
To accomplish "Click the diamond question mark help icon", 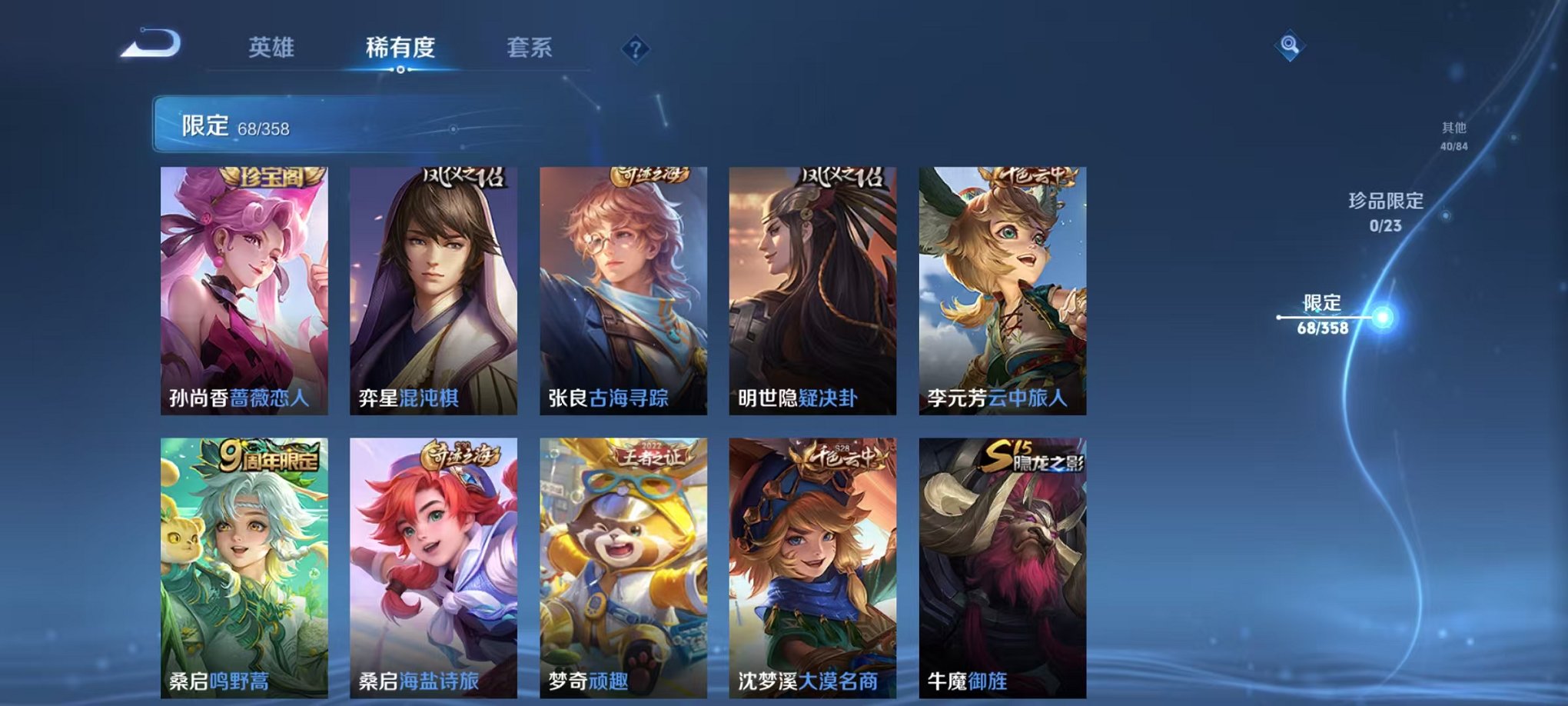I will 634,50.
